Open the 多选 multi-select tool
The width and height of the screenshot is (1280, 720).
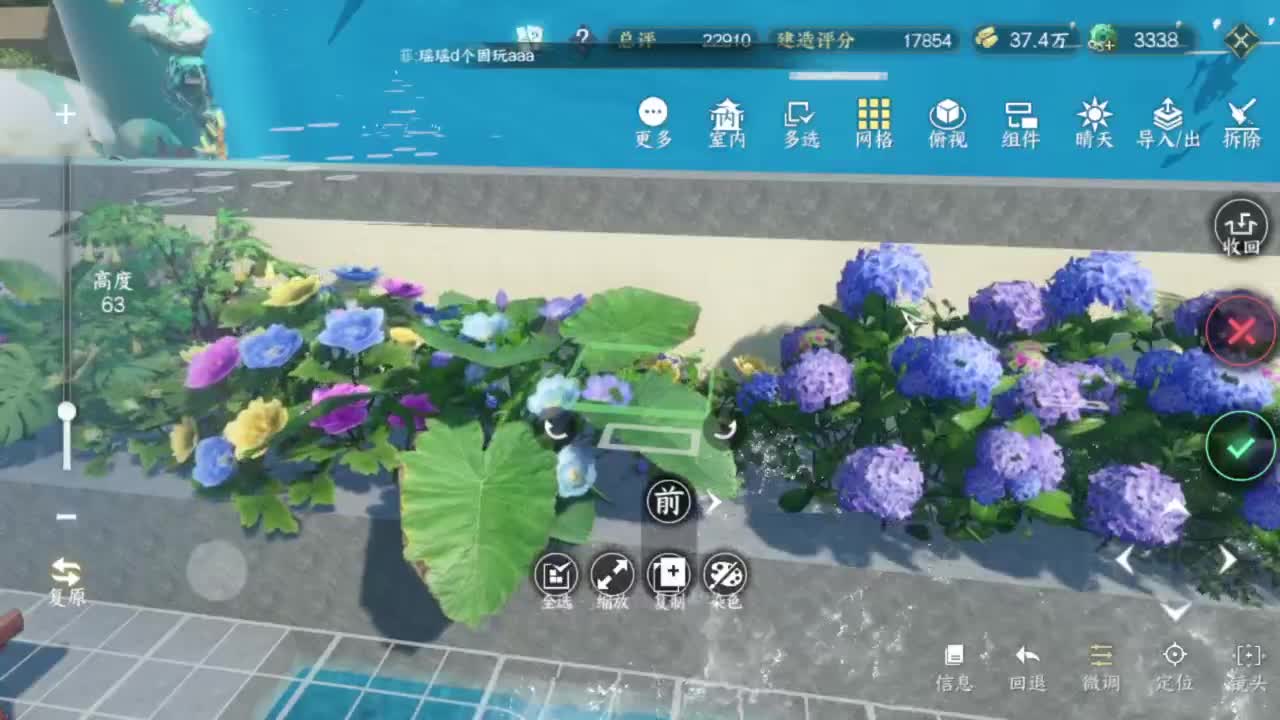(x=800, y=122)
